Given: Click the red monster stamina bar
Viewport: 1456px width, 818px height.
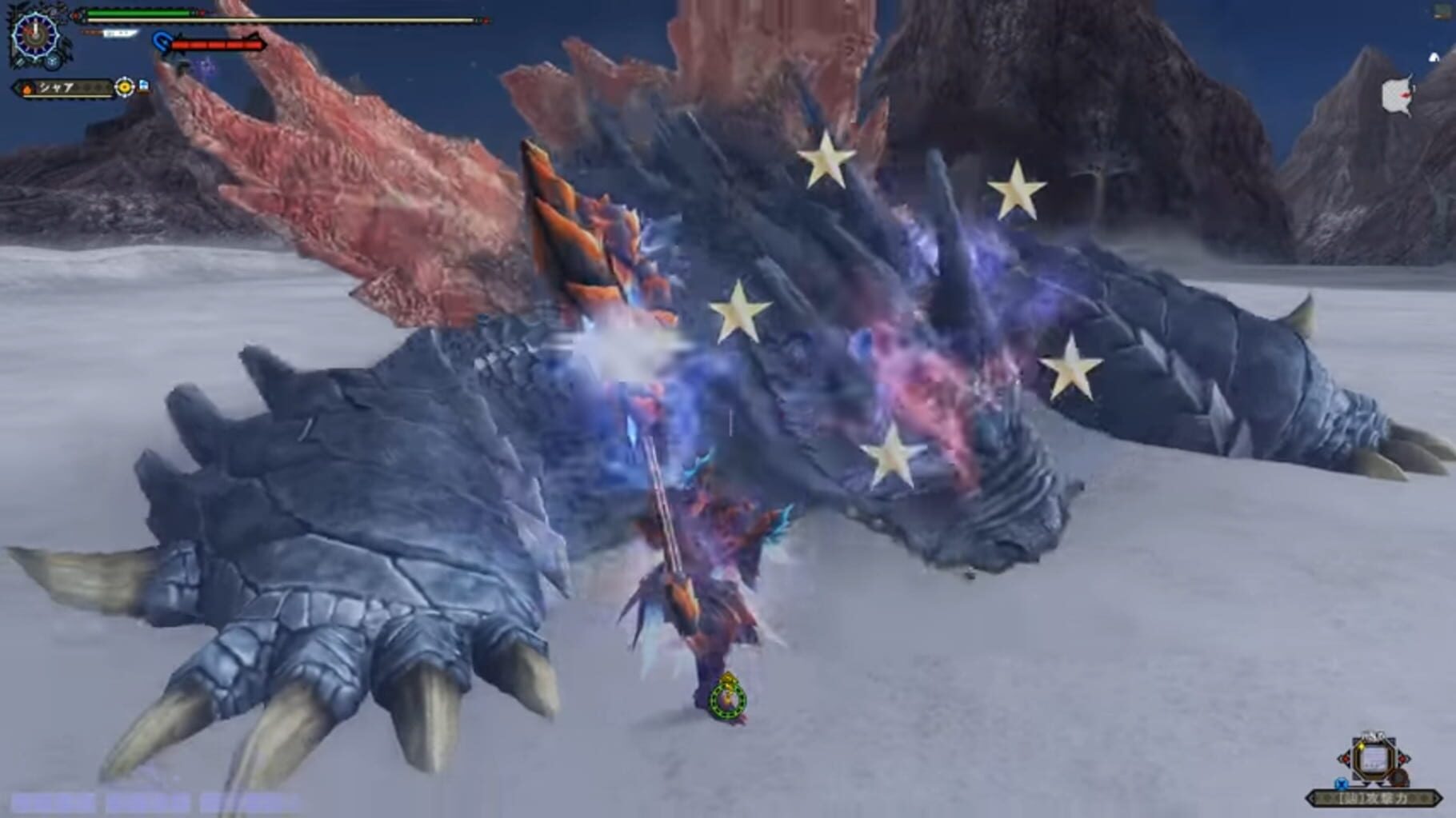Looking at the screenshot, I should (216, 45).
